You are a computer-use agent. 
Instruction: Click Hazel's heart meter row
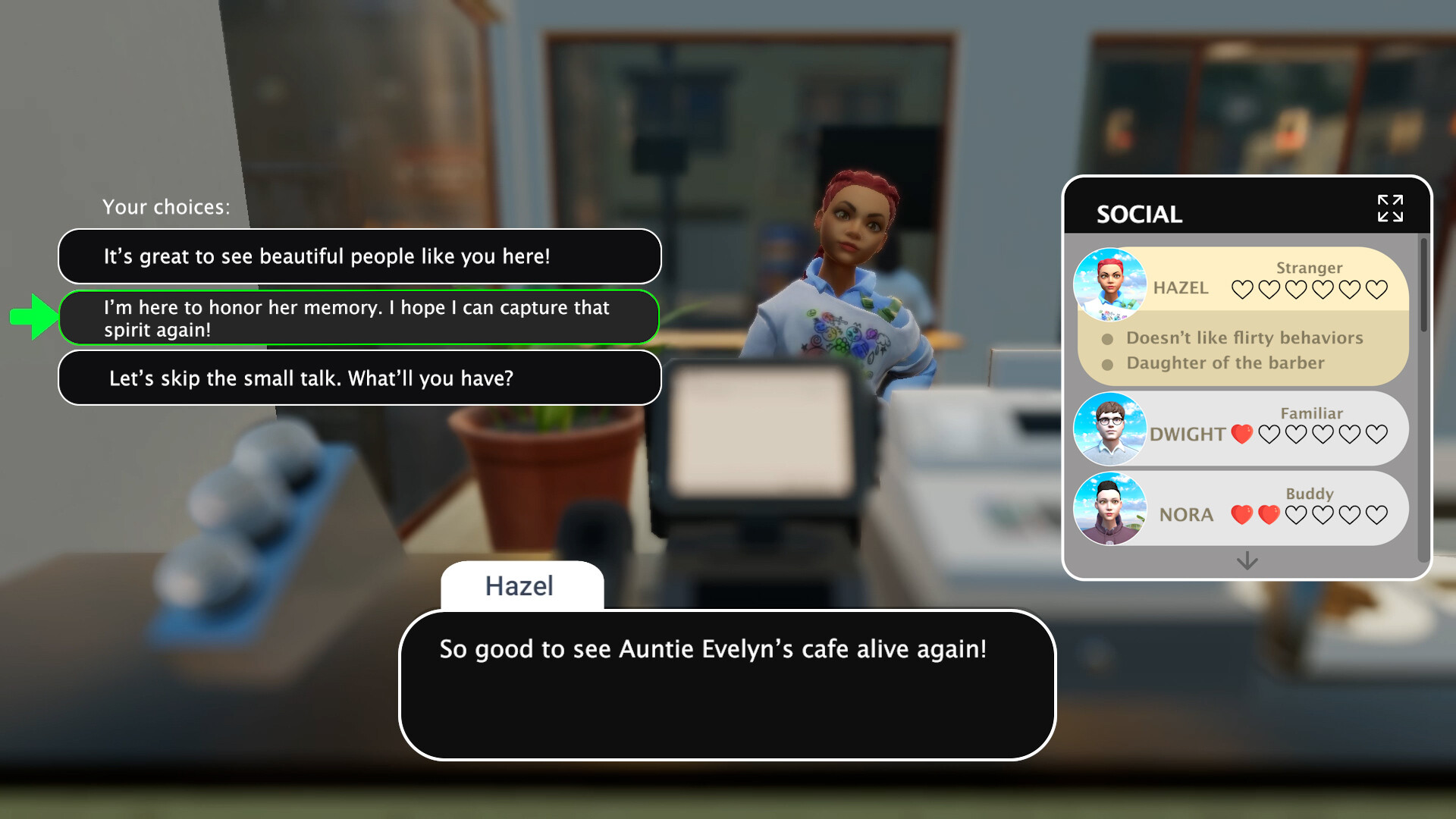(x=1308, y=289)
